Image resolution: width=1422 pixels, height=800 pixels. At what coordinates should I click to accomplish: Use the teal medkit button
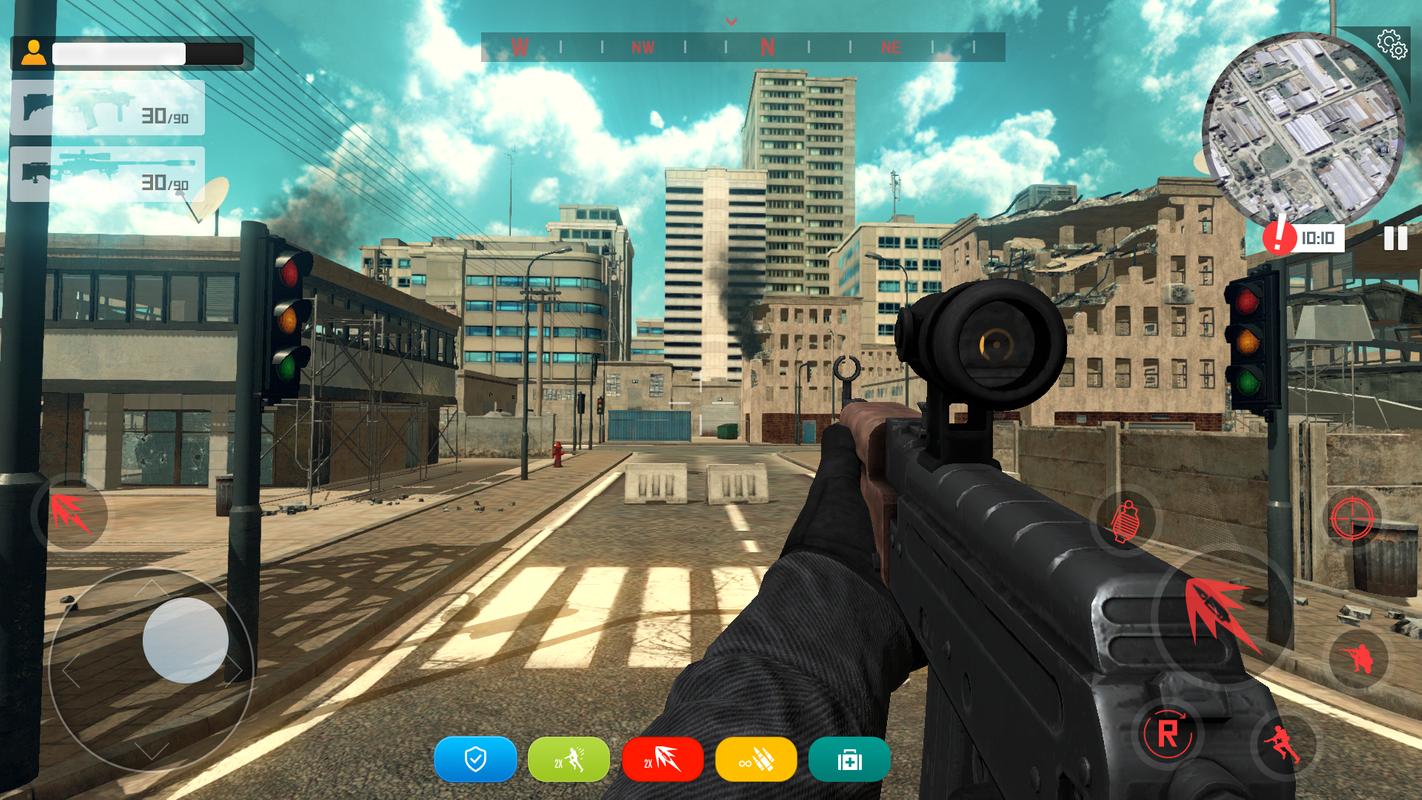pos(849,760)
